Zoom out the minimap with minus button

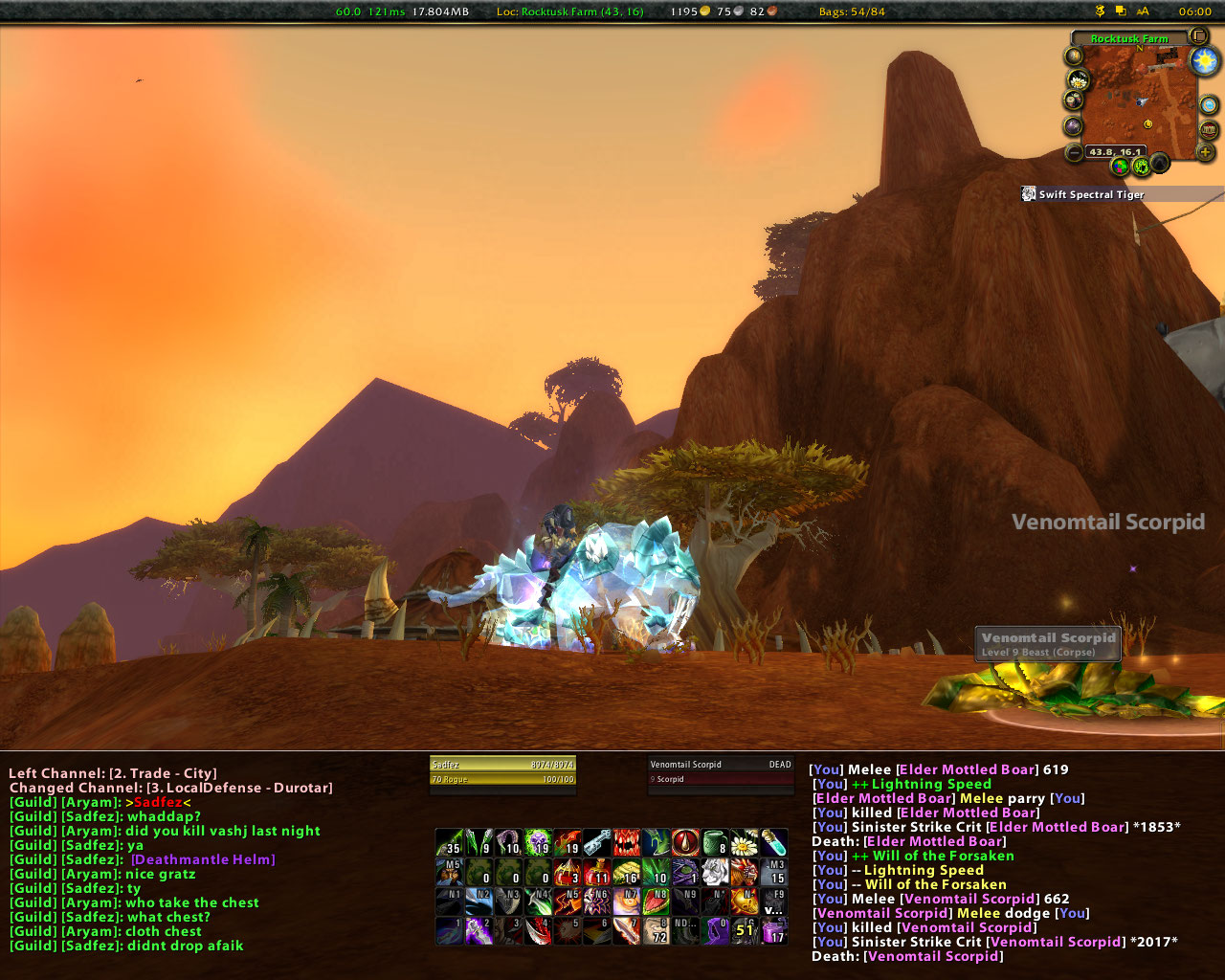click(1075, 152)
